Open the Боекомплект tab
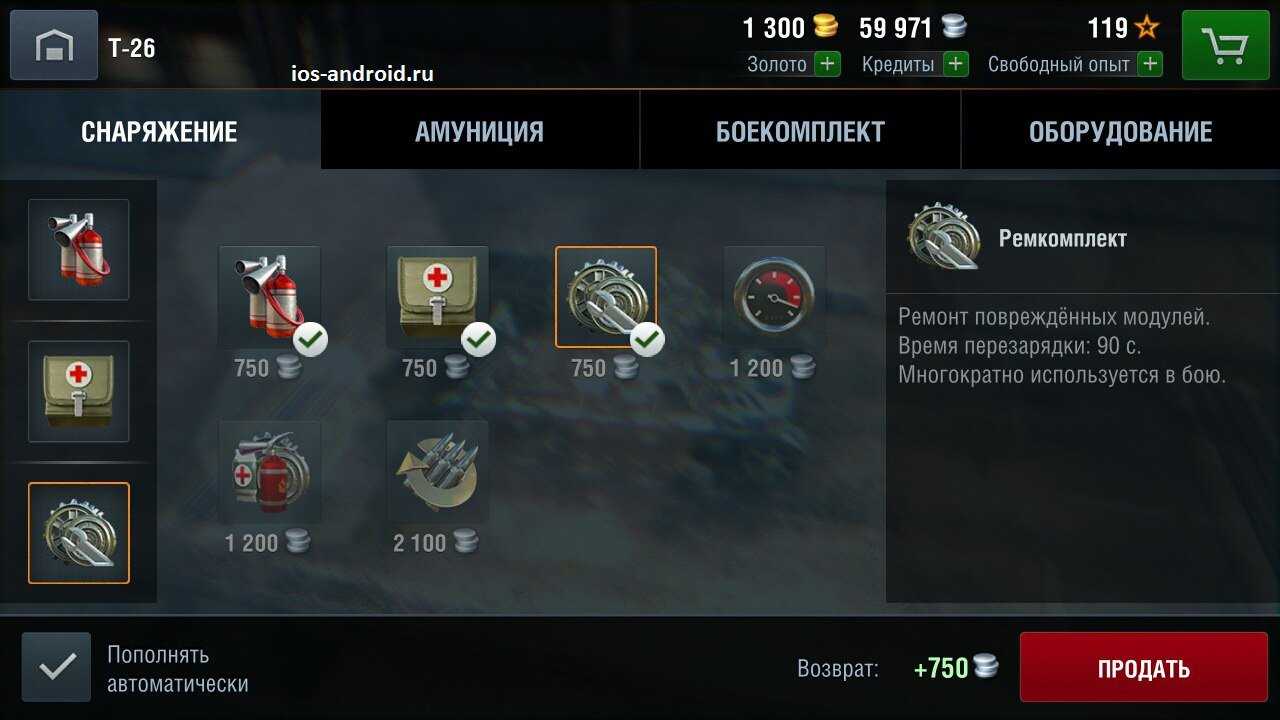This screenshot has width=1280, height=720. coord(800,131)
